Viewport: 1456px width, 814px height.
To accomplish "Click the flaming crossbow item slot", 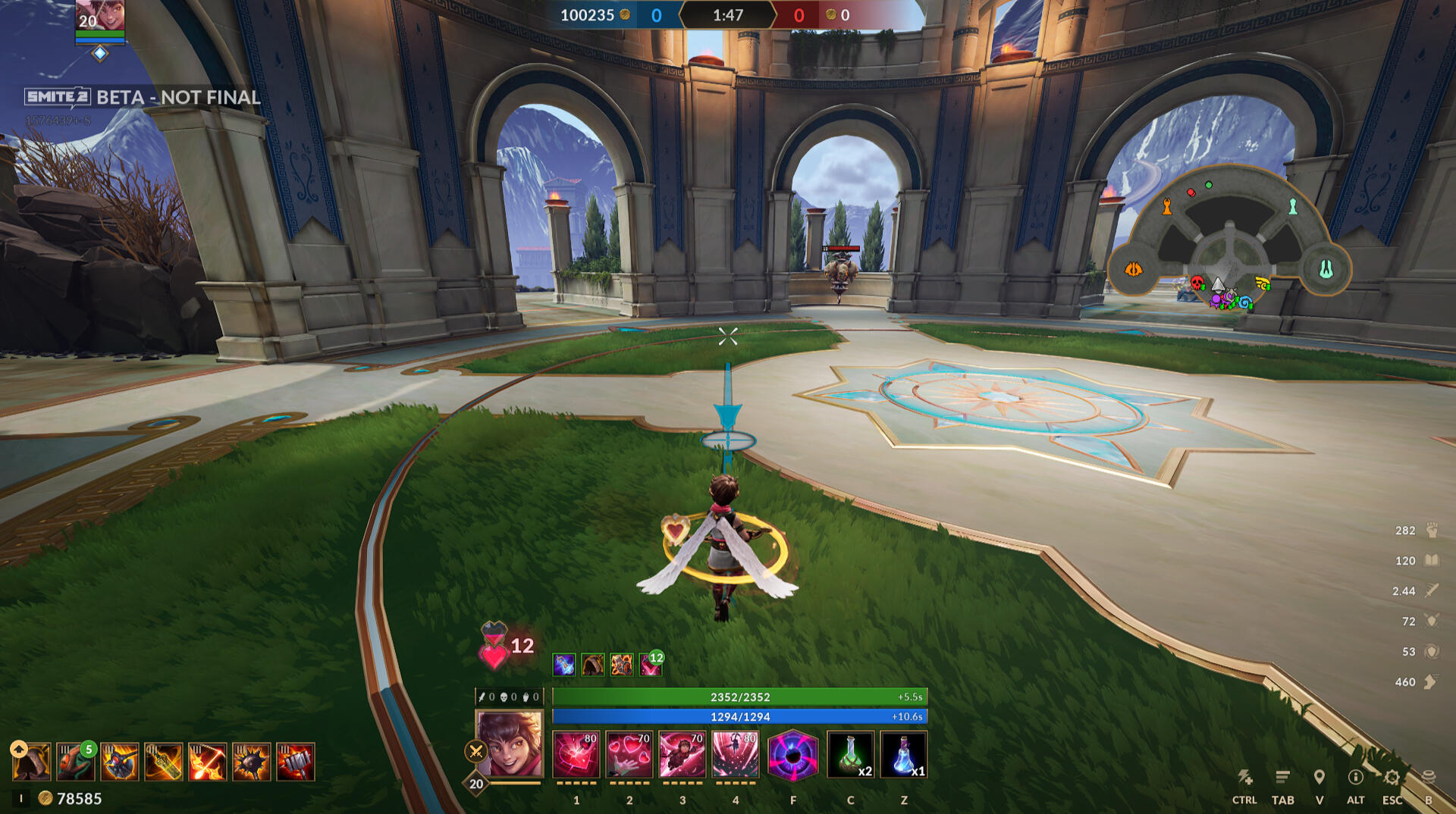I will [120, 762].
